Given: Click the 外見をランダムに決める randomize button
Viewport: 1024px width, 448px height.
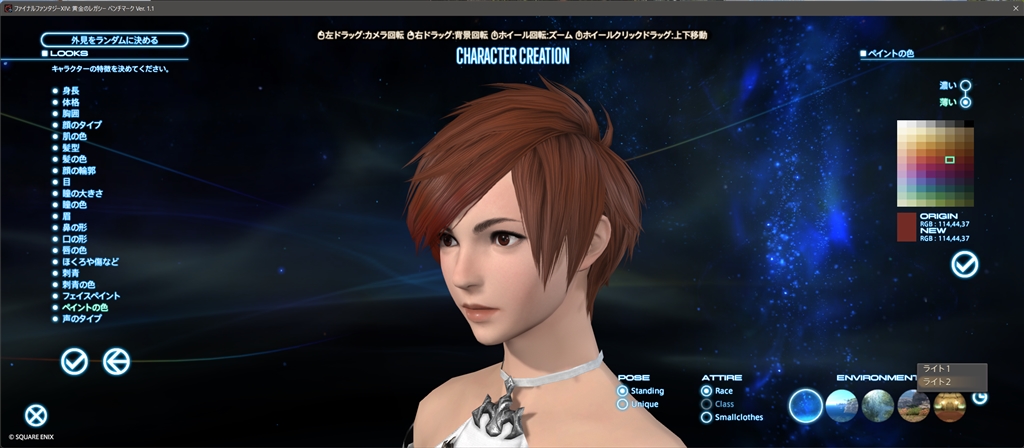Looking at the screenshot, I should [114, 40].
